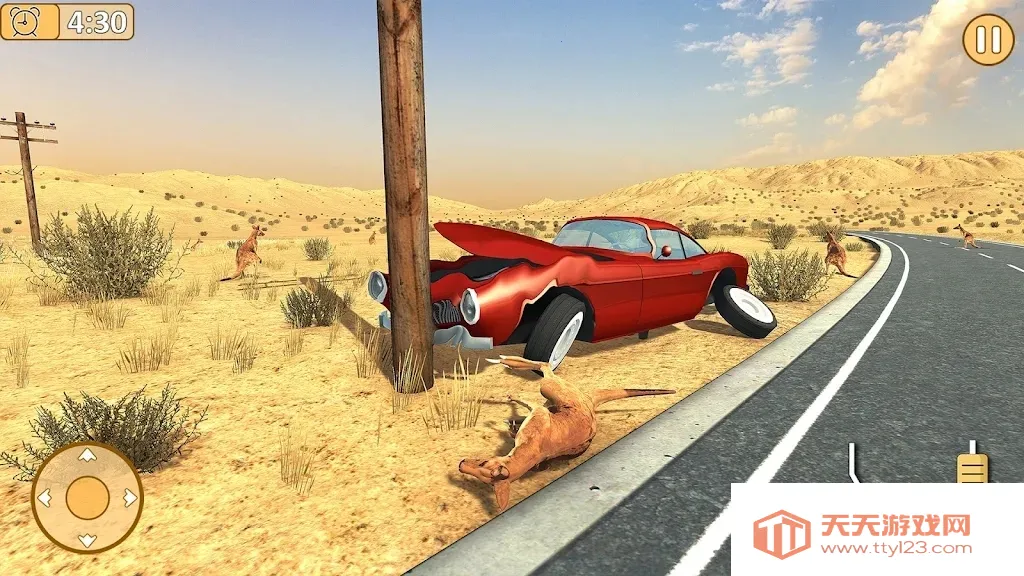Screen dimensions: 1024x576
Task: Tap the joystick's down arrow
Action: [87, 540]
